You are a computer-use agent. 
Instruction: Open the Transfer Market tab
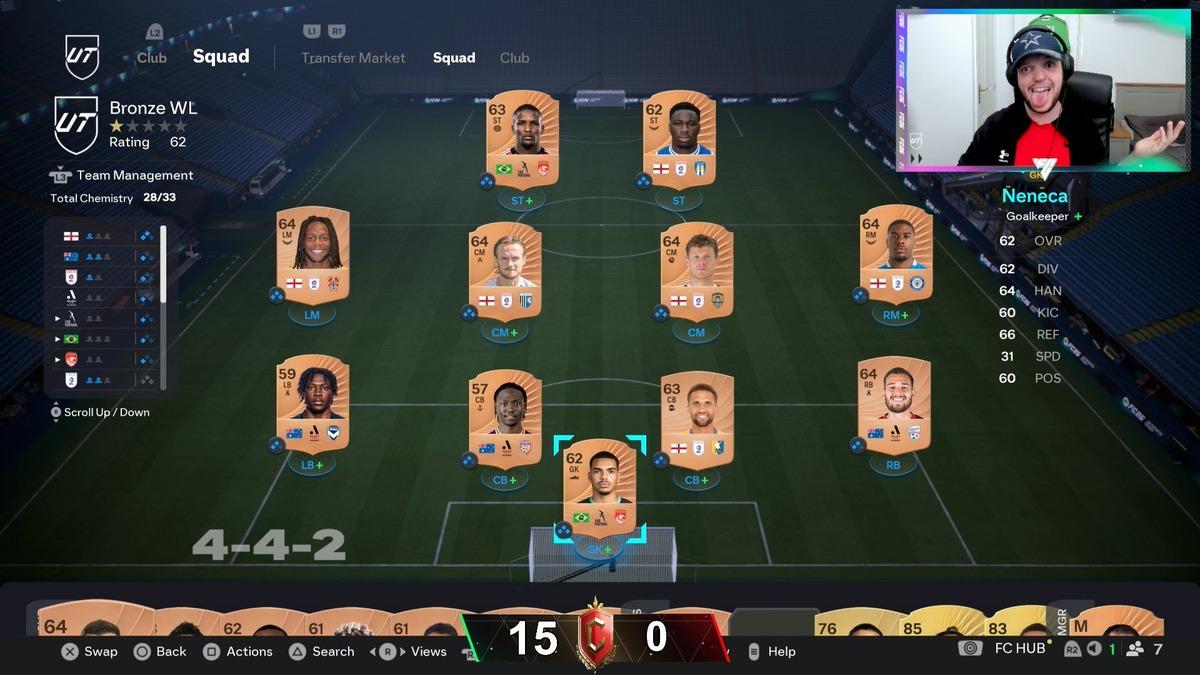[354, 58]
